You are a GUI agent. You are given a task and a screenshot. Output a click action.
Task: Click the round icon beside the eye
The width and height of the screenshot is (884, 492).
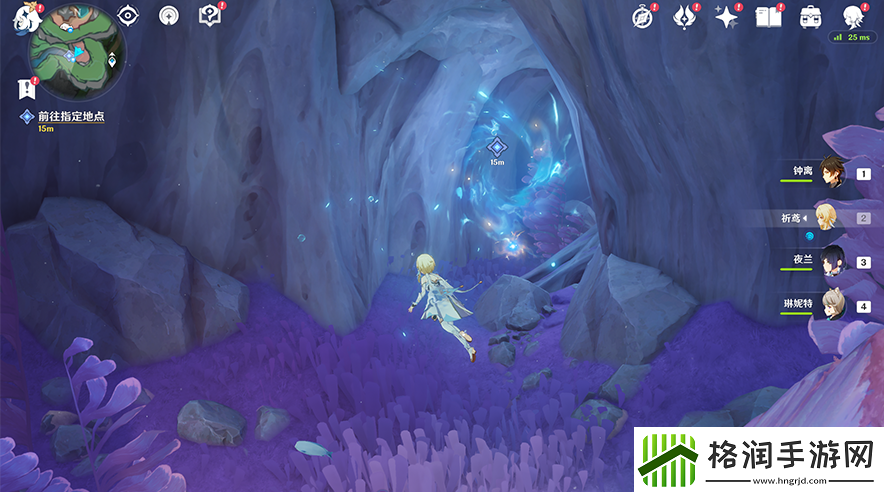168,15
